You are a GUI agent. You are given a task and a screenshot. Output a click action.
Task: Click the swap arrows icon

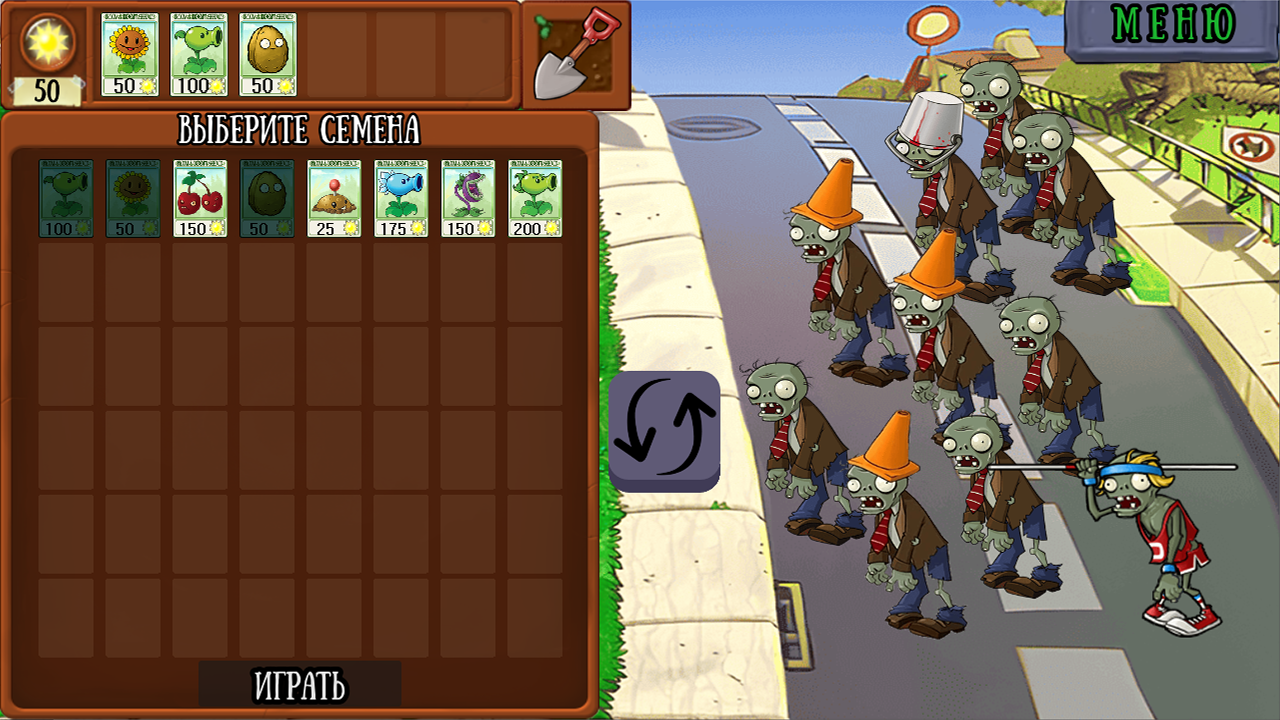coord(667,432)
